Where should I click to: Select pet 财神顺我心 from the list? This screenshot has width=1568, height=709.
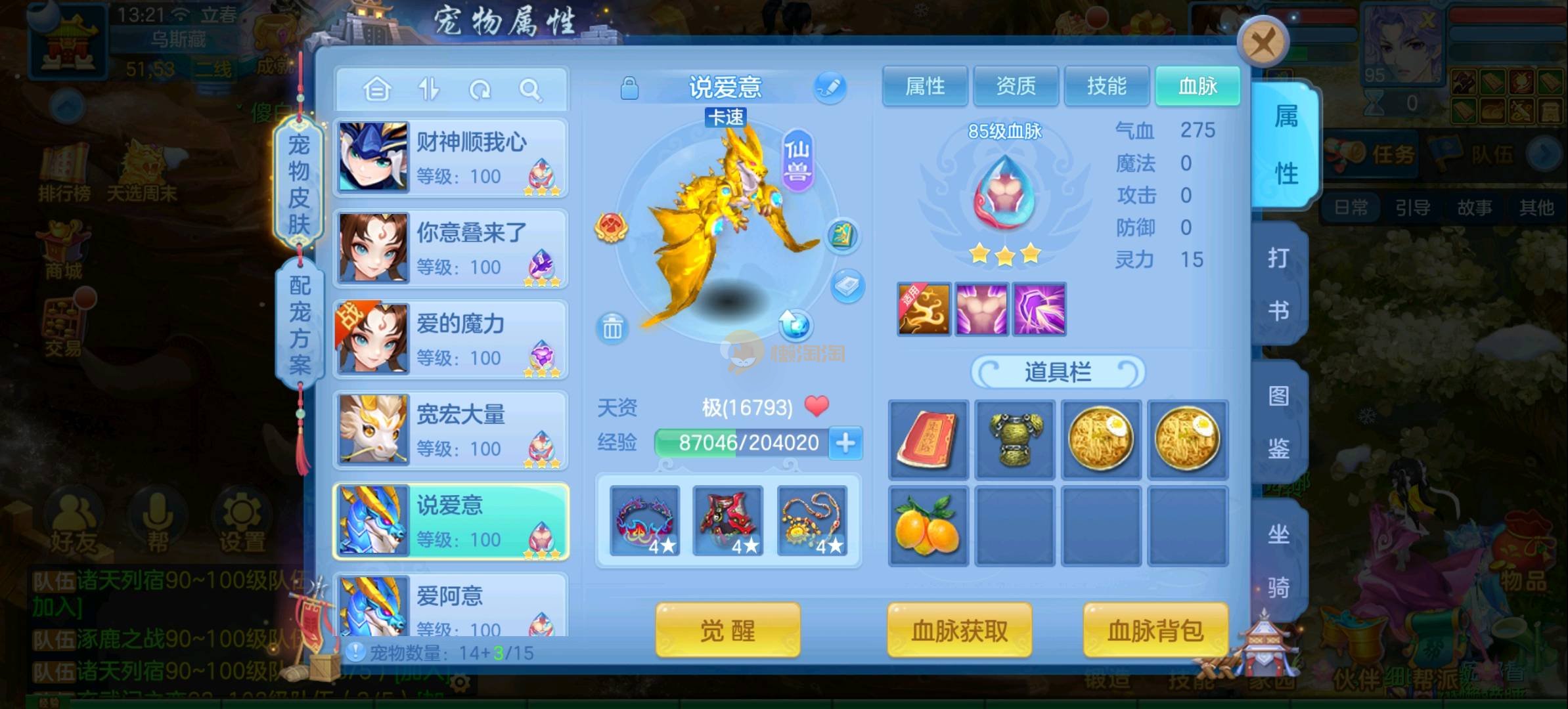point(451,158)
